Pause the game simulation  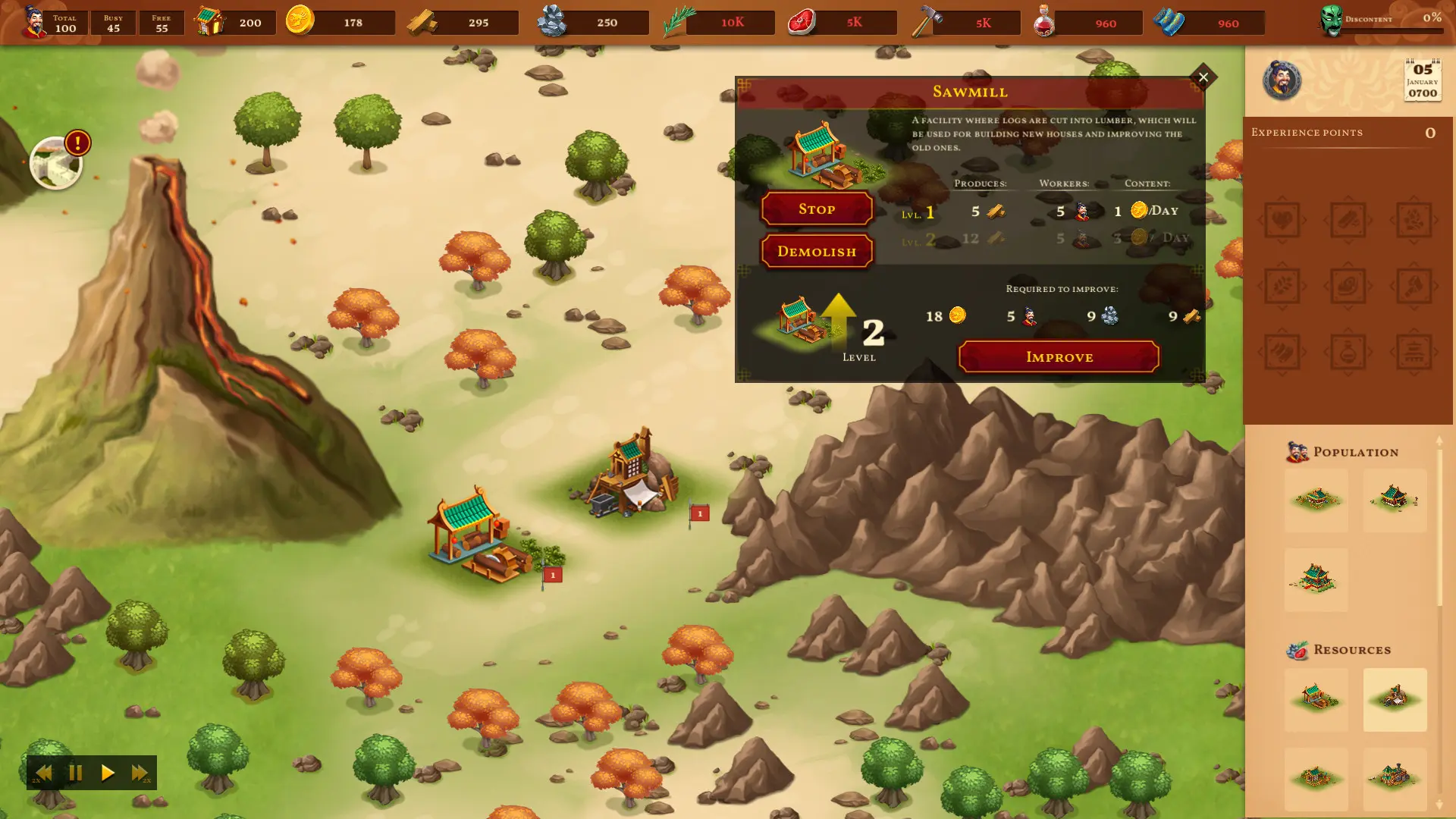point(75,773)
